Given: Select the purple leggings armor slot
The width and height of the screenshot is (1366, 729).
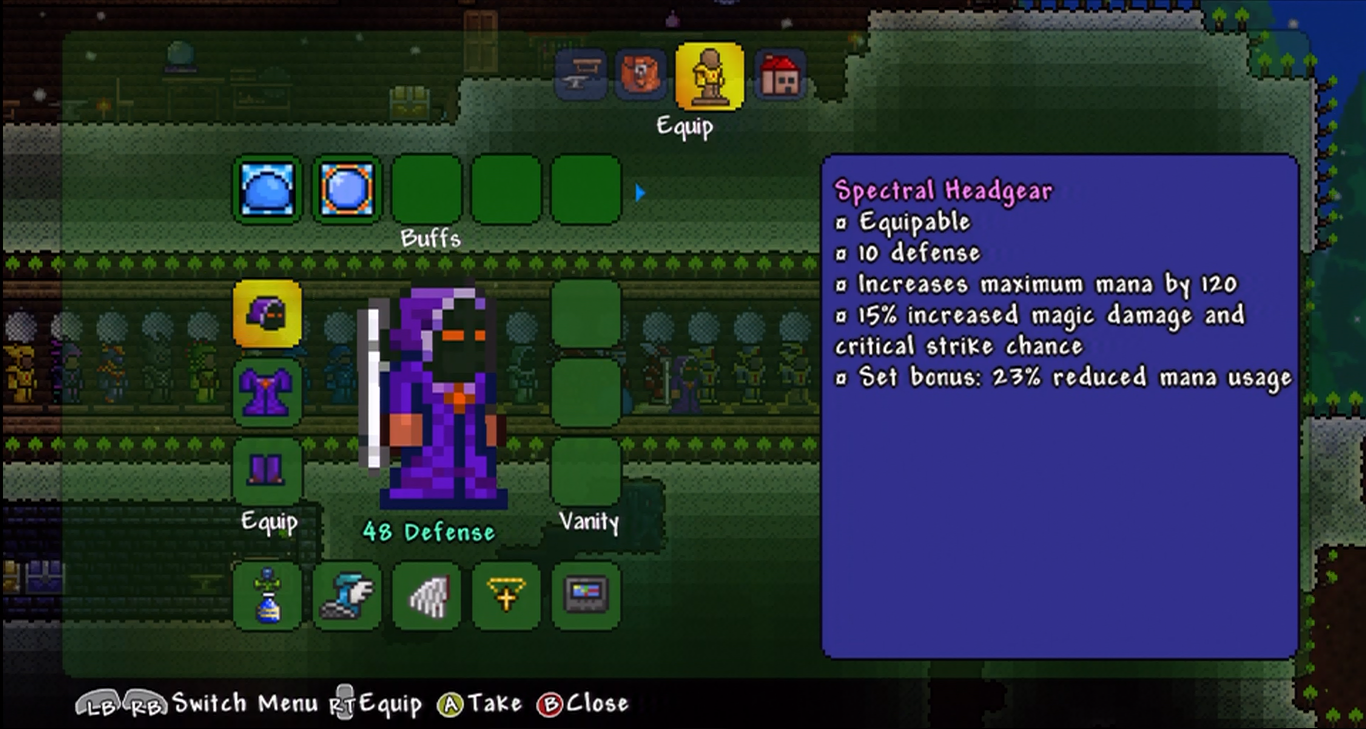Looking at the screenshot, I should [267, 470].
